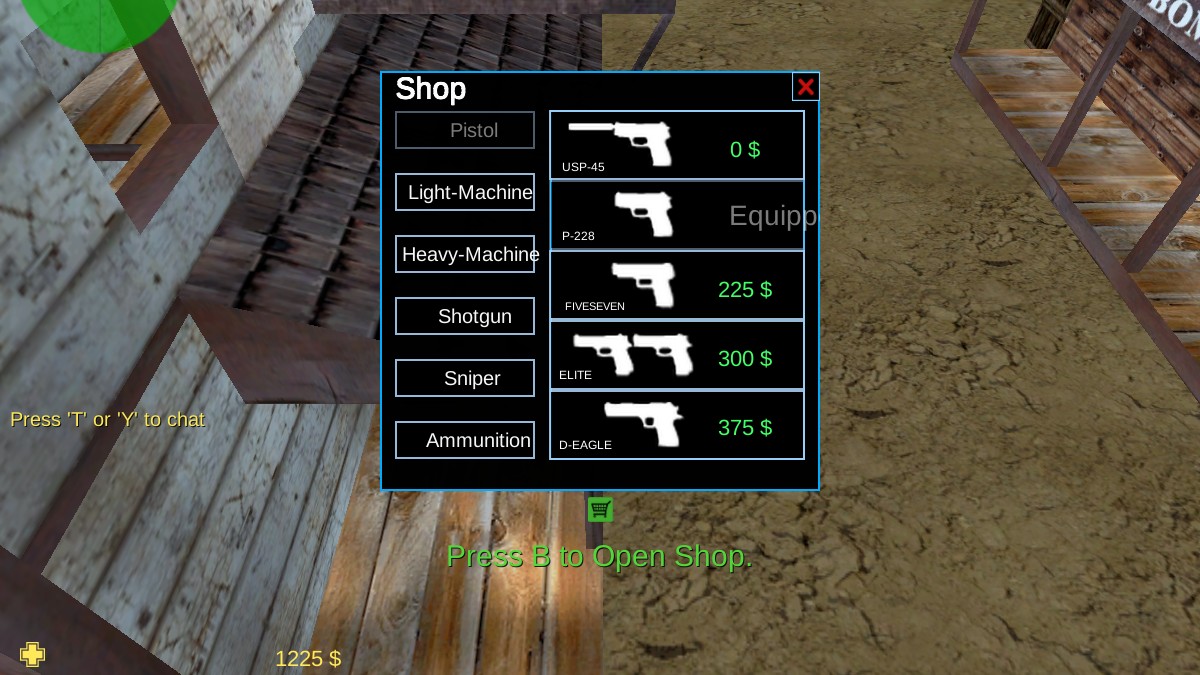Select the equipped P-228 pistol row
The image size is (1200, 675).
677,215
